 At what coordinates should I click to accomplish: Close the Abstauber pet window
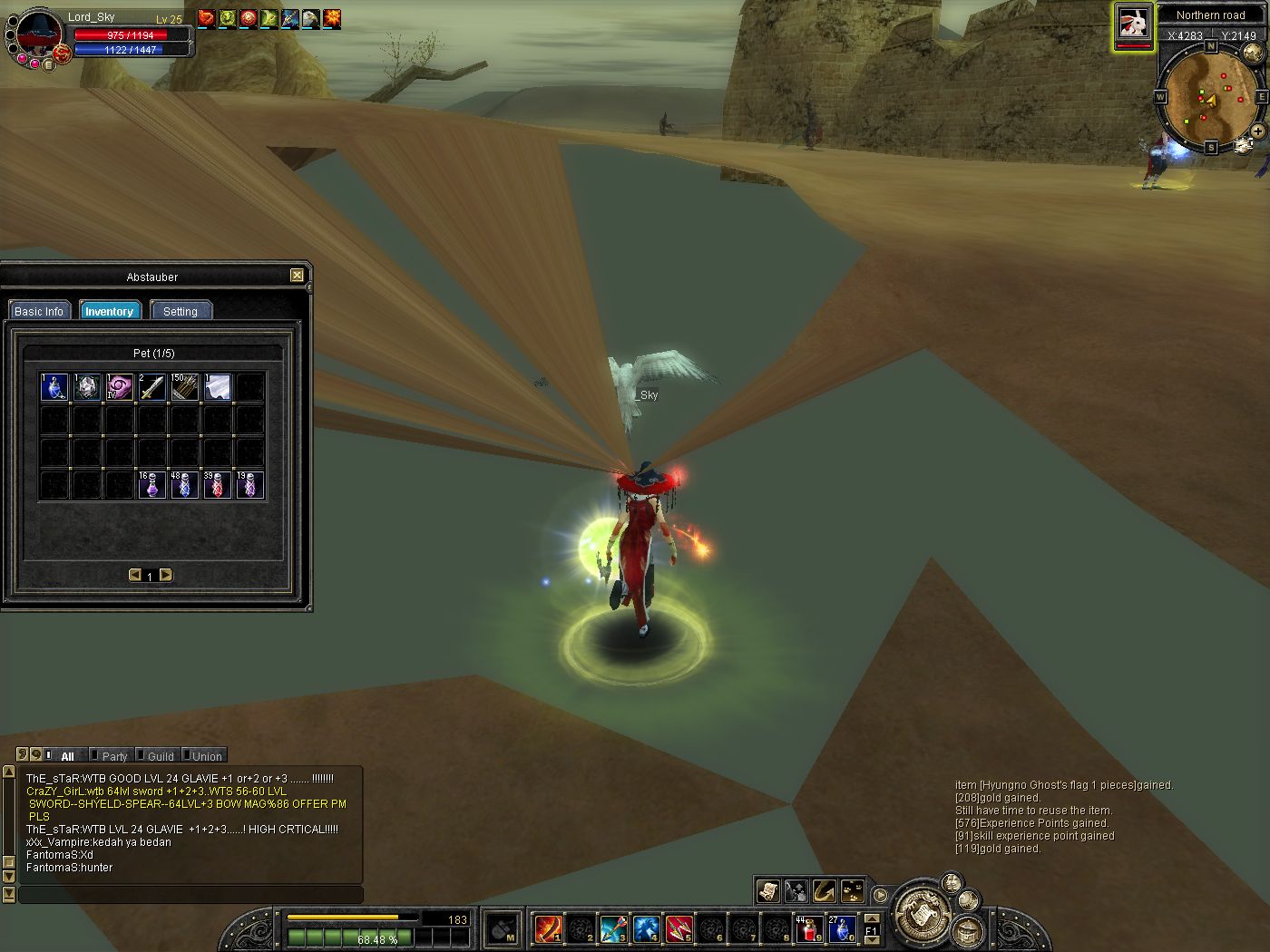pos(297,276)
